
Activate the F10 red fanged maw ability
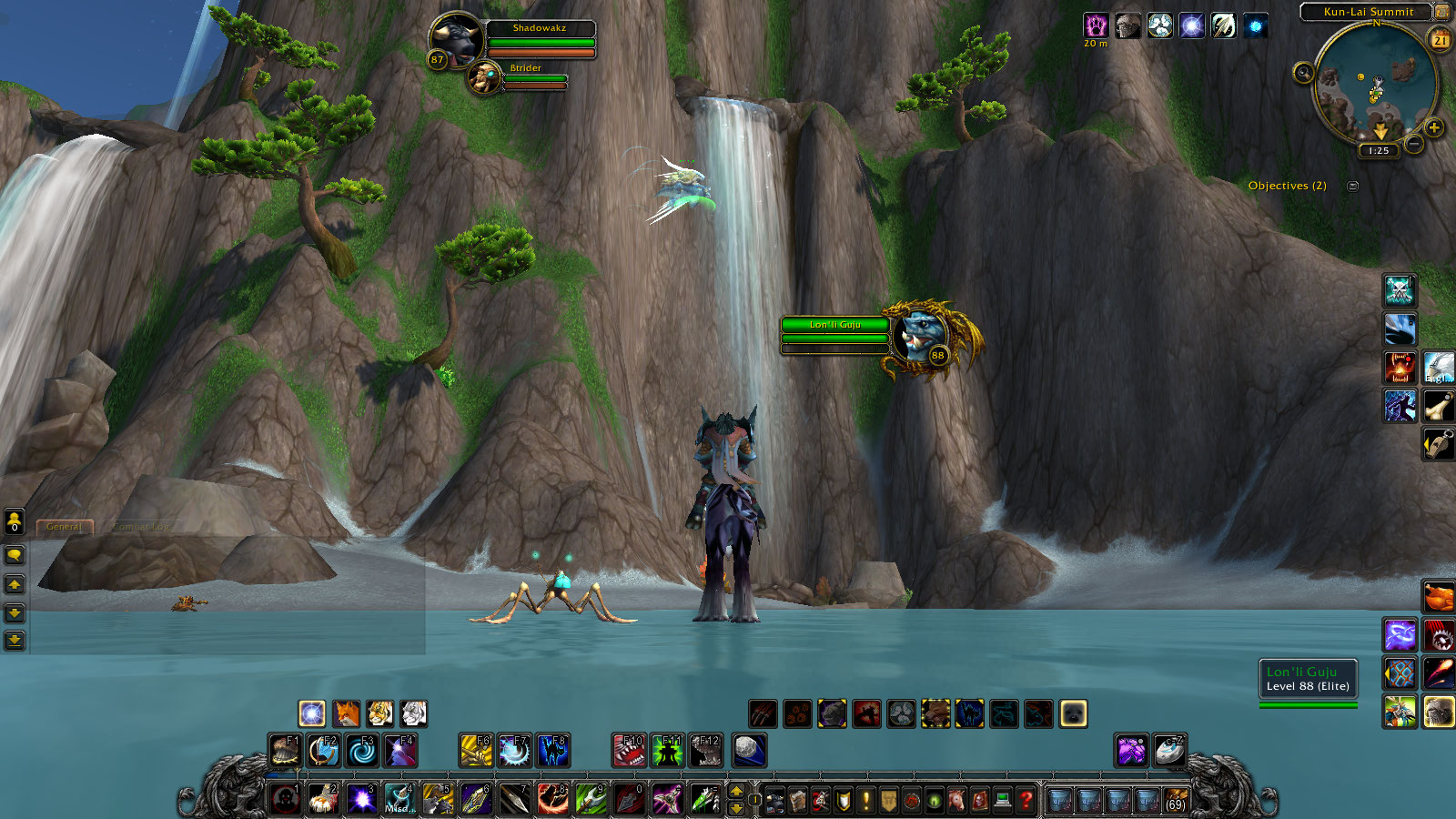click(629, 751)
